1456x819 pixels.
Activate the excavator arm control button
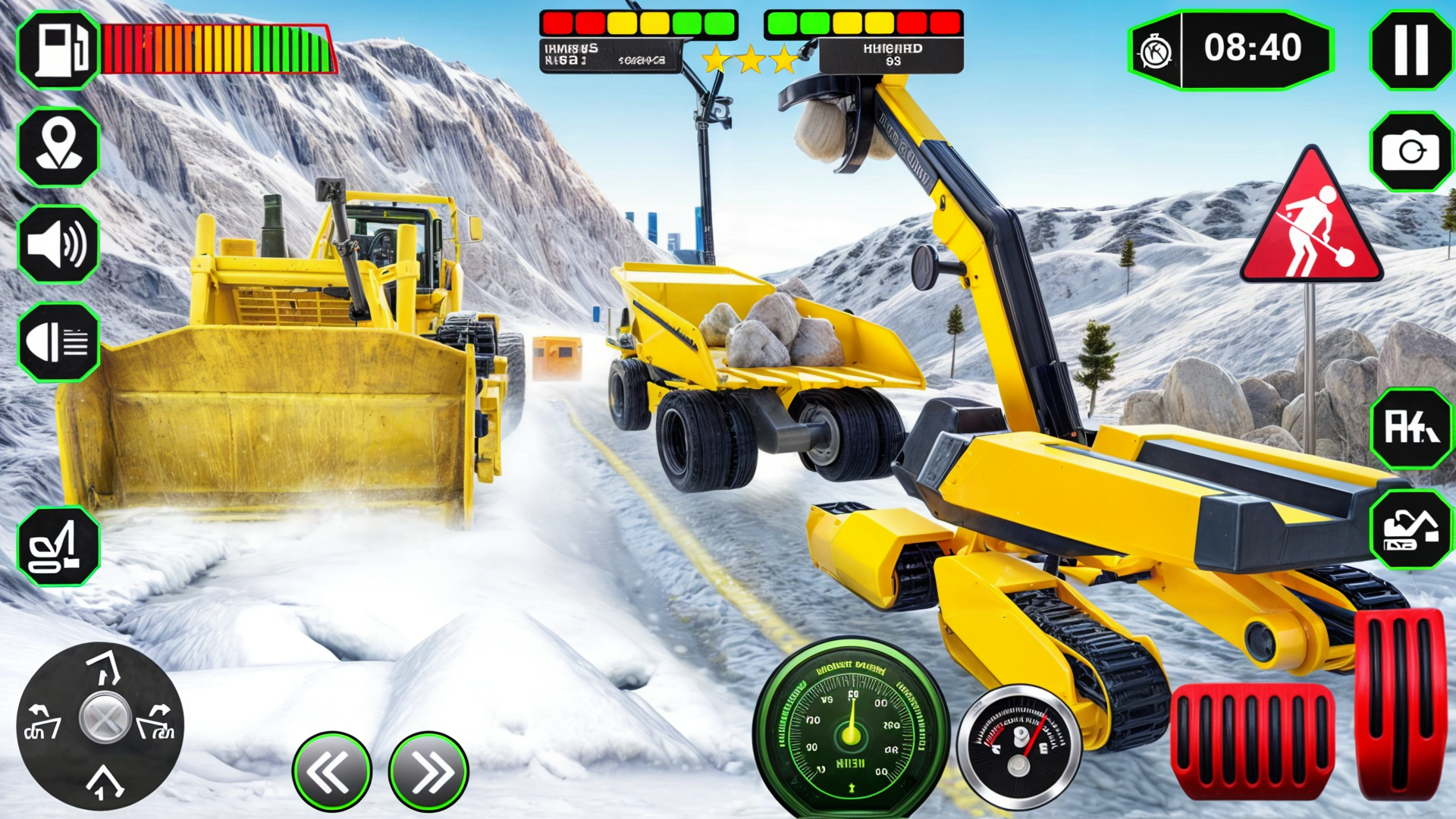(58, 546)
